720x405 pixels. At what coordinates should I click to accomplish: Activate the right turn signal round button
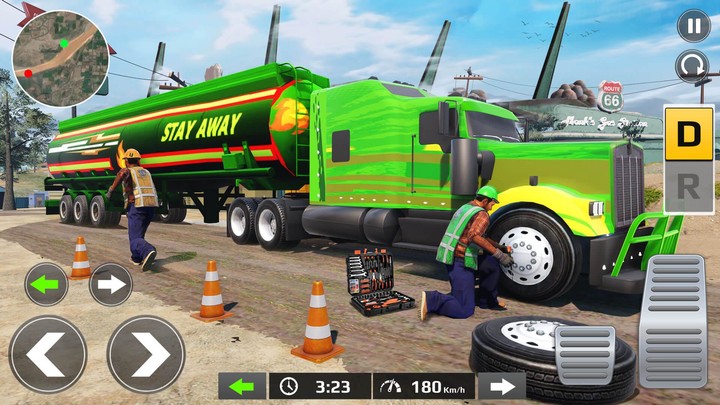111,284
